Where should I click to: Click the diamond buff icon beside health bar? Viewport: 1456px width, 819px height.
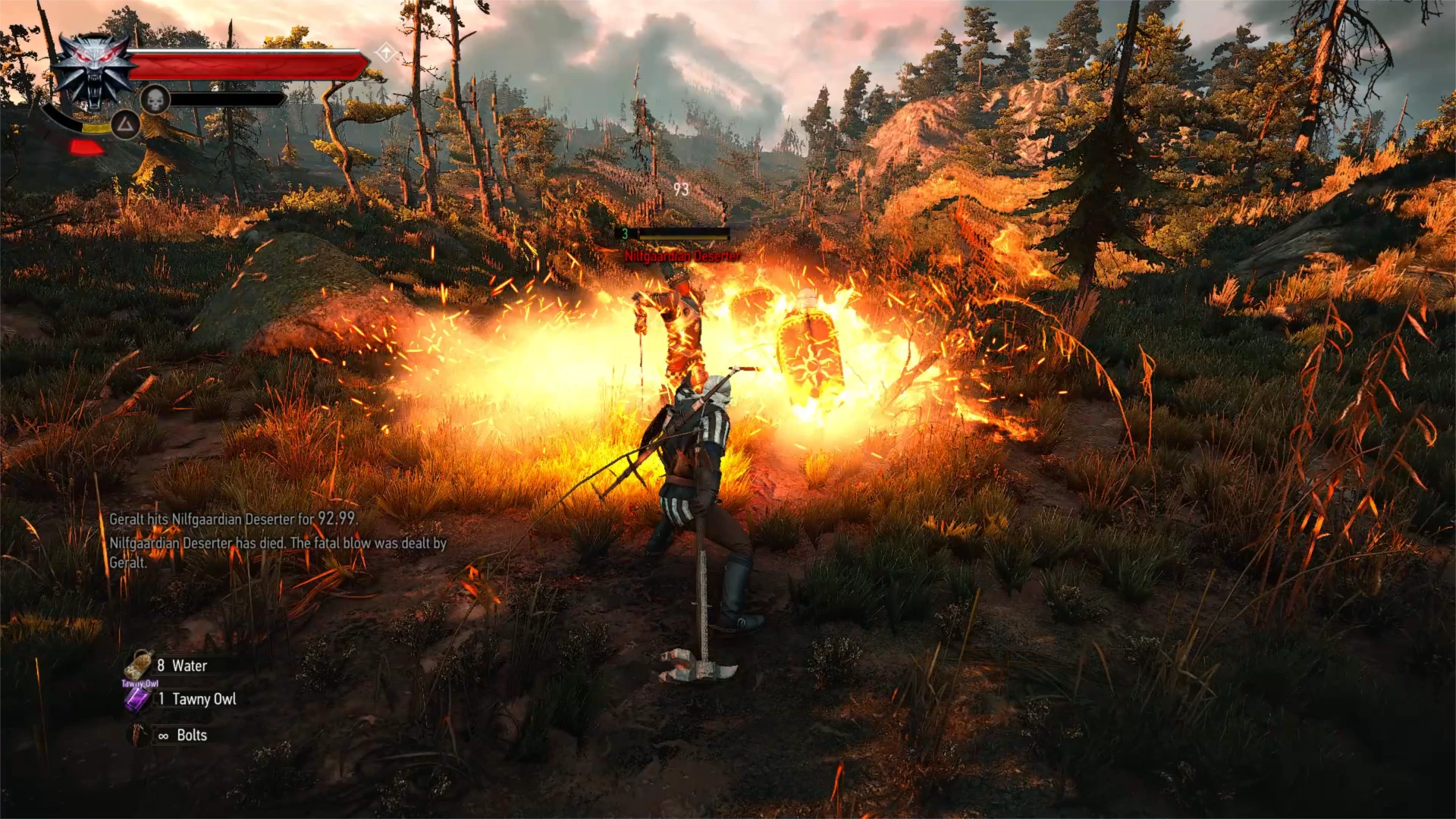386,53
